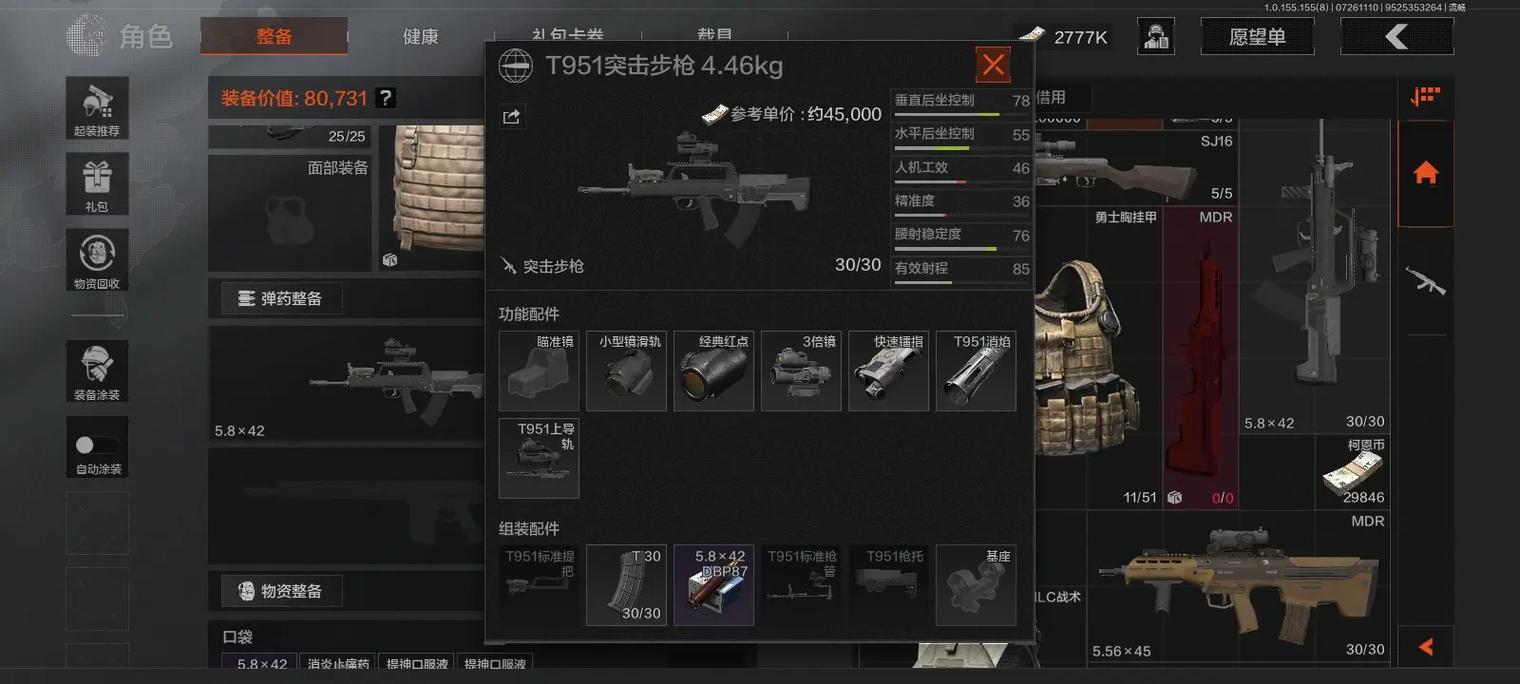Go back with the top-right arrow button
This screenshot has width=1520, height=684.
click(1396, 37)
